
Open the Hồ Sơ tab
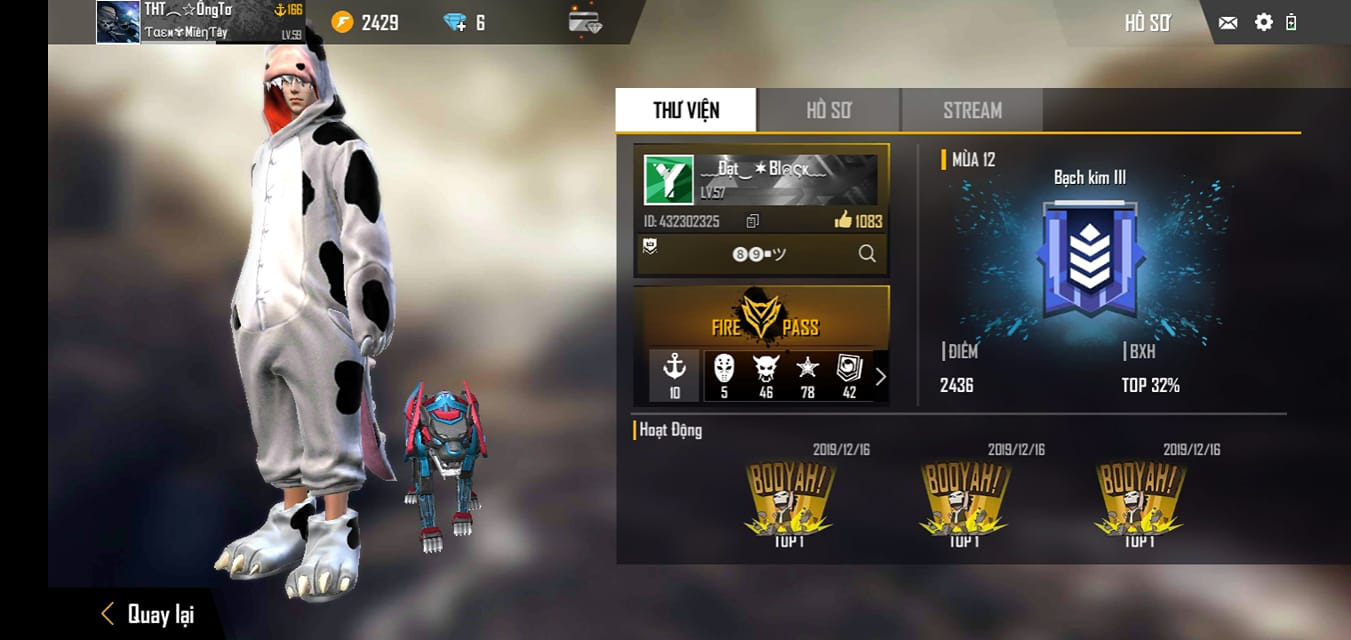pos(829,110)
